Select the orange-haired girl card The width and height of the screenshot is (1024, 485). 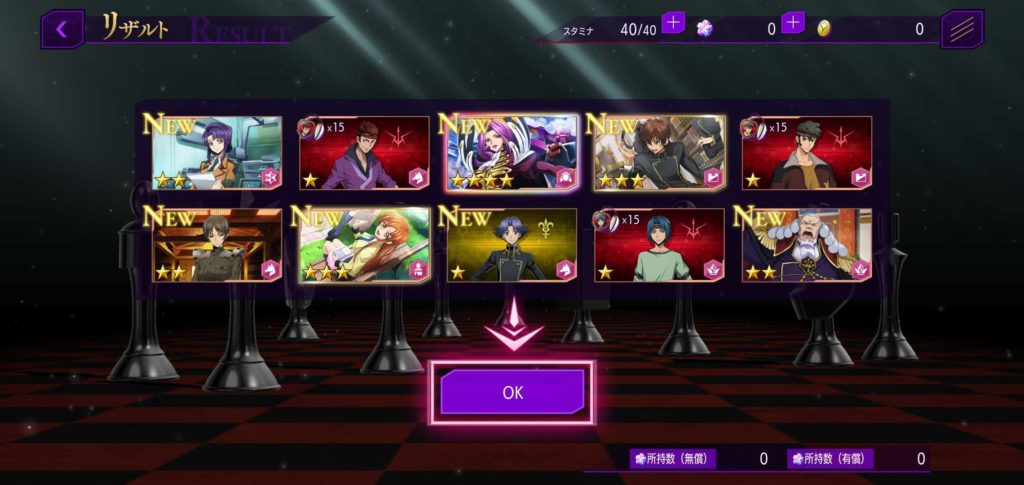click(364, 245)
